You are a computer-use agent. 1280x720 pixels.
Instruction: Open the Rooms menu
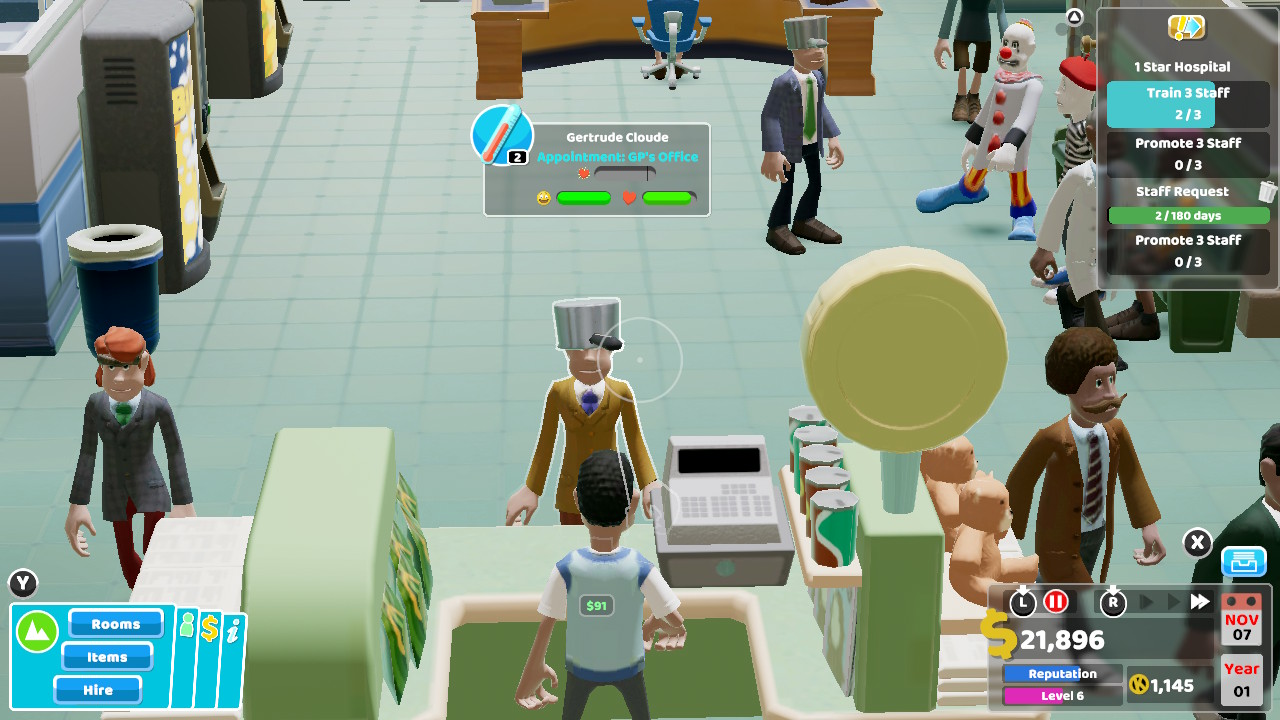(115, 623)
